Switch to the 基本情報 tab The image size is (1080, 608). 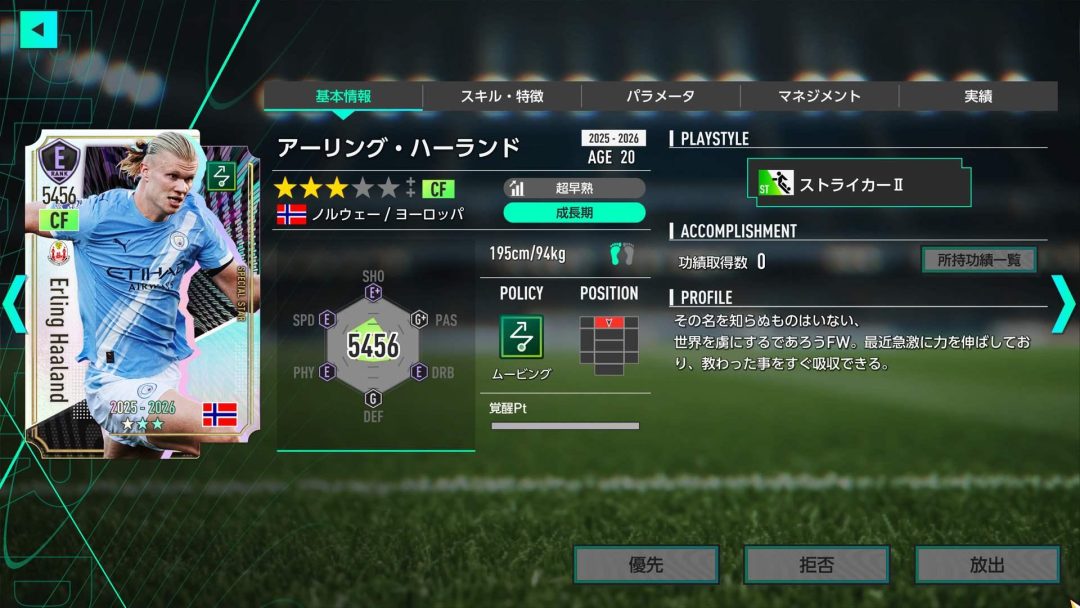pos(343,96)
